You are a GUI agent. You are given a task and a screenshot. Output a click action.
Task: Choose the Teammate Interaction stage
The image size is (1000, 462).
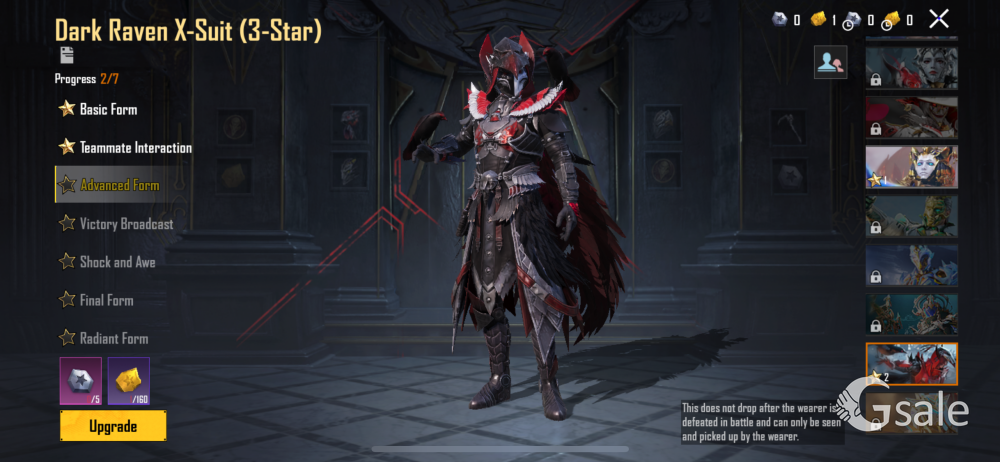[135, 147]
